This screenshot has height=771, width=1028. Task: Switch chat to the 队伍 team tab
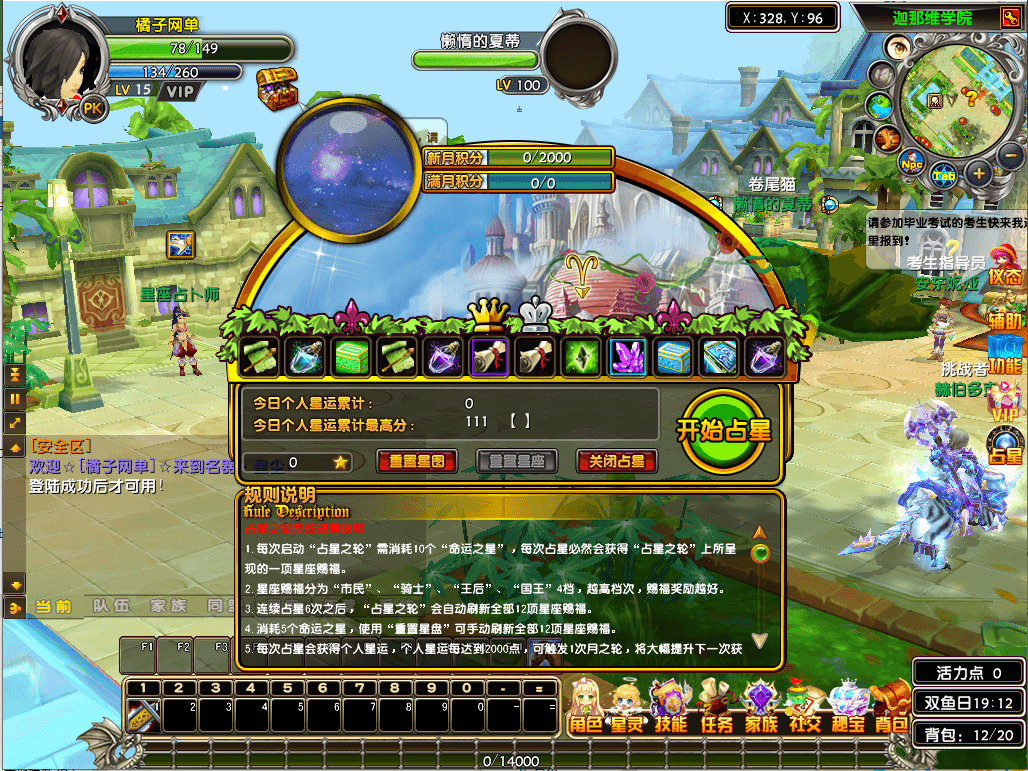(x=110, y=606)
